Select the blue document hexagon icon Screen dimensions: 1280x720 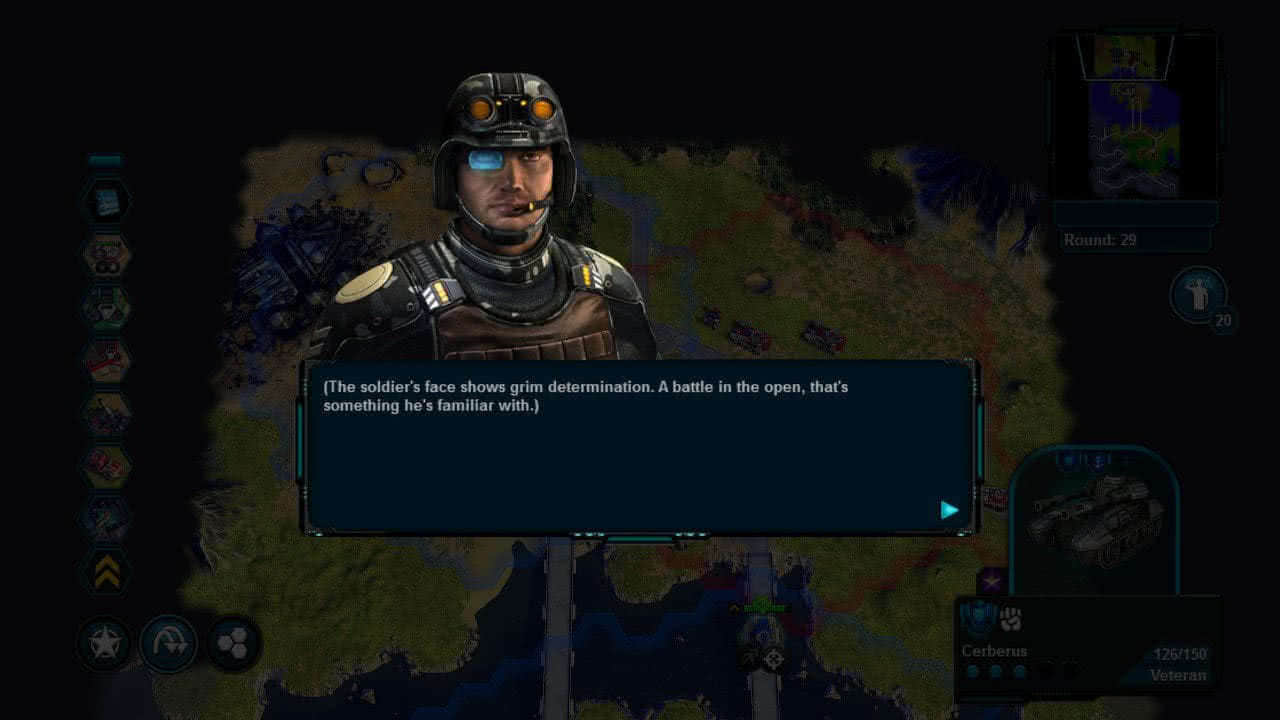point(106,203)
